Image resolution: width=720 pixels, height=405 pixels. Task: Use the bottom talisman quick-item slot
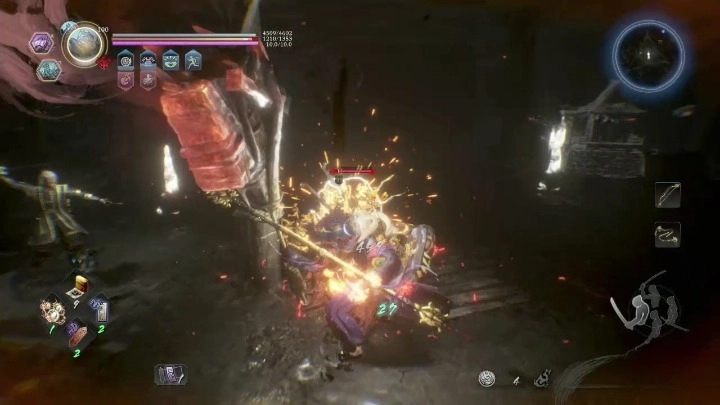tap(76, 334)
